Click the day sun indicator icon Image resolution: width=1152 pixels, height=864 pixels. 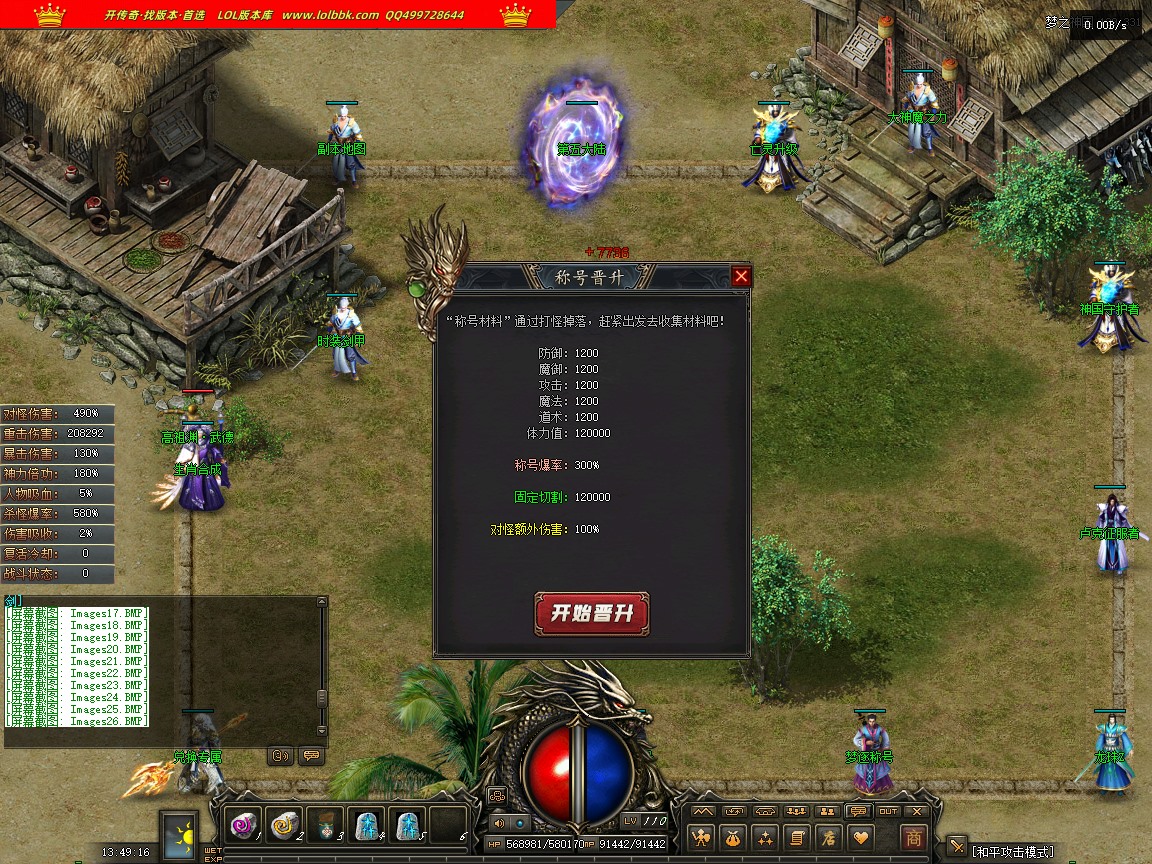[180, 833]
